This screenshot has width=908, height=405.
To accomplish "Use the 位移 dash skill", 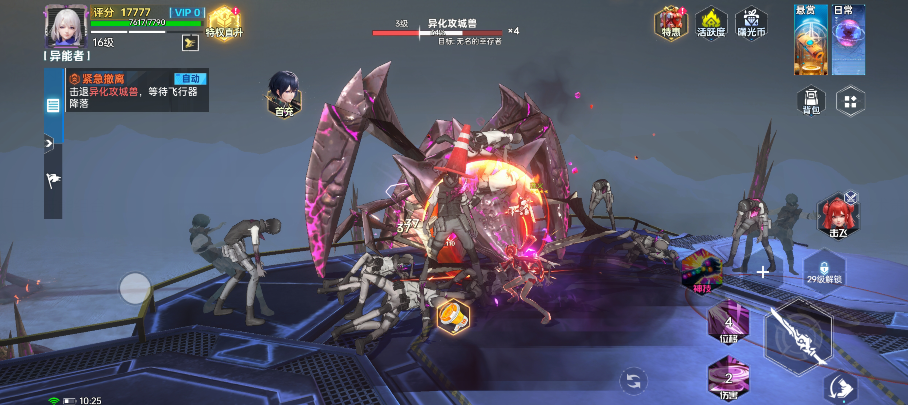I will [729, 322].
